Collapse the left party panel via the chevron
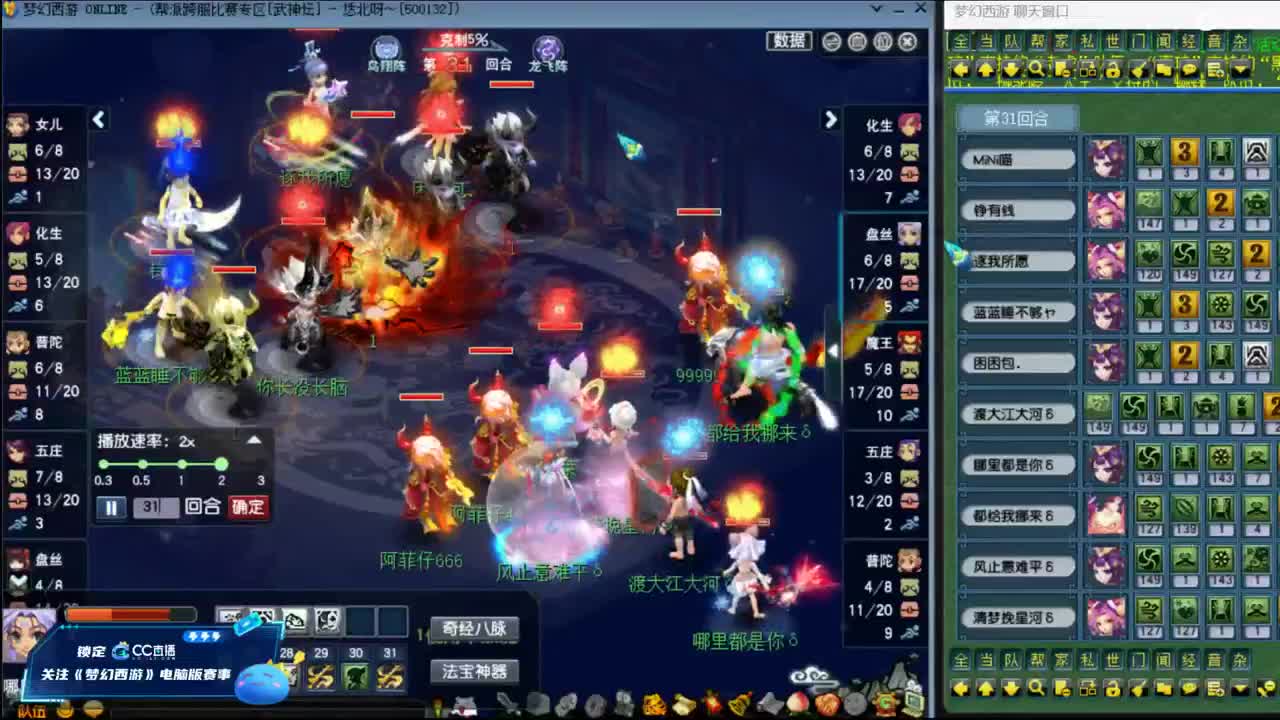Screen dimensions: 1280x720 [99, 119]
